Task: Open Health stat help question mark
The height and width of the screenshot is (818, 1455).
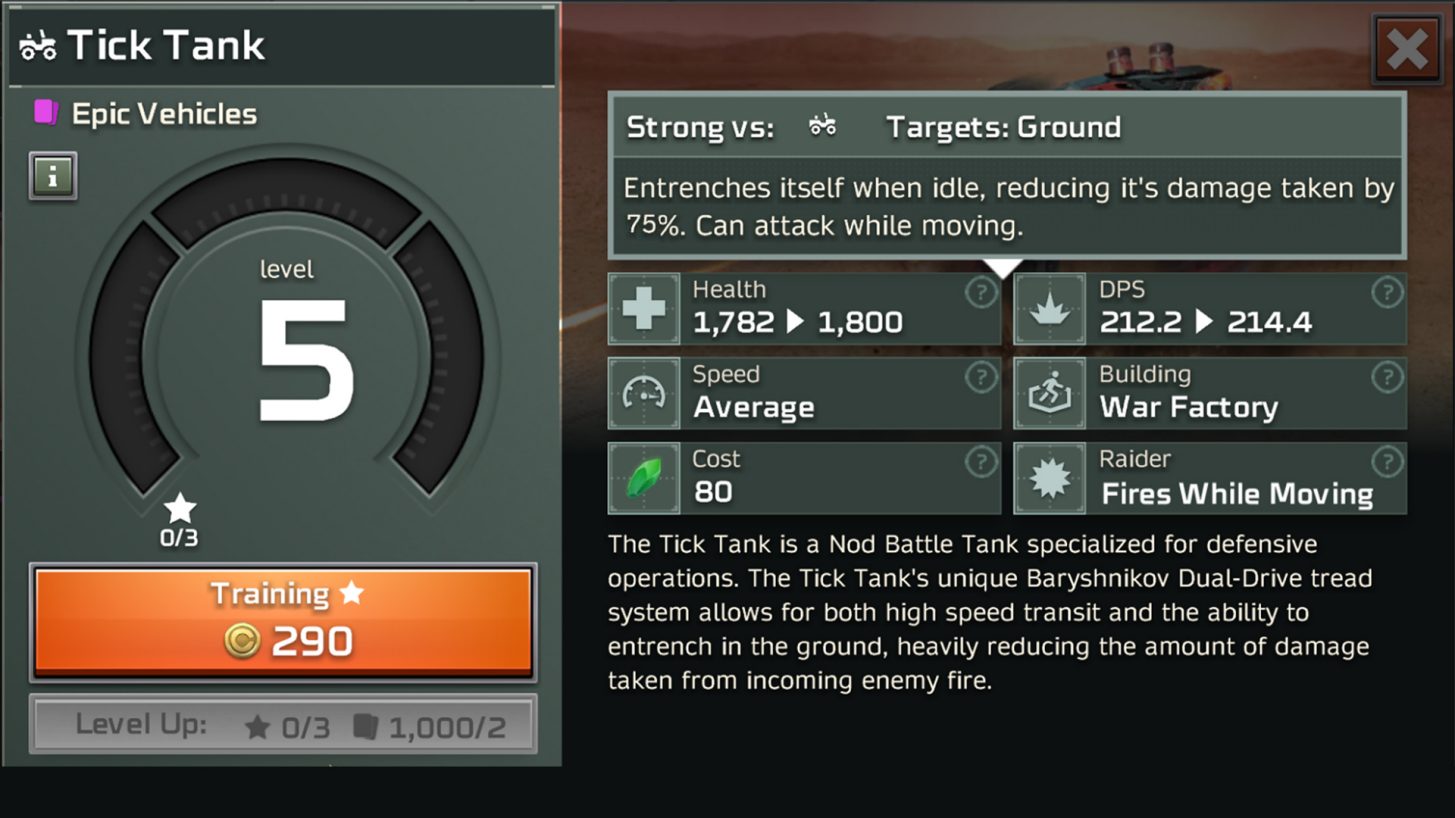Action: coord(980,292)
